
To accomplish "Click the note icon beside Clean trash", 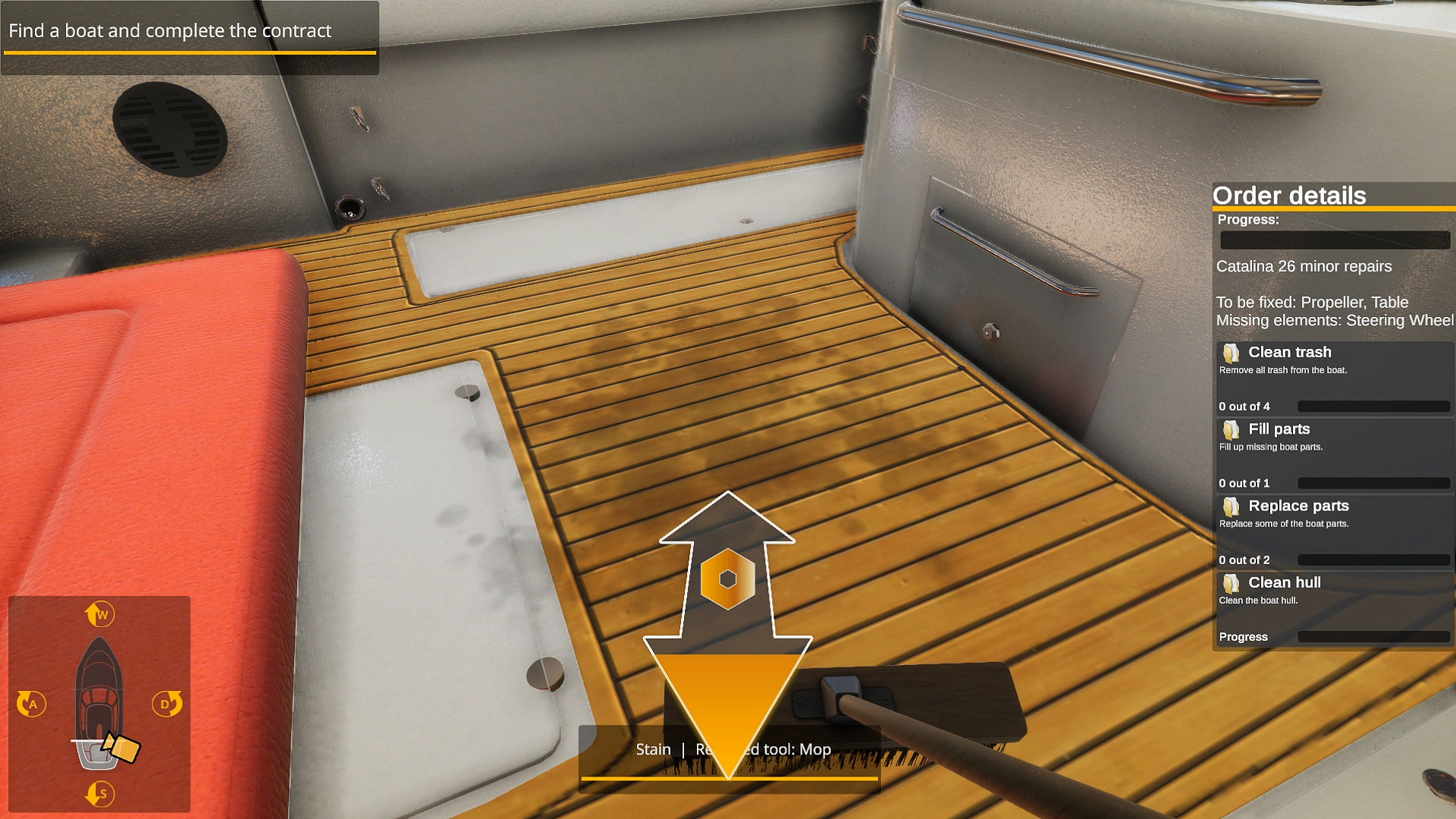I will click(1232, 352).
